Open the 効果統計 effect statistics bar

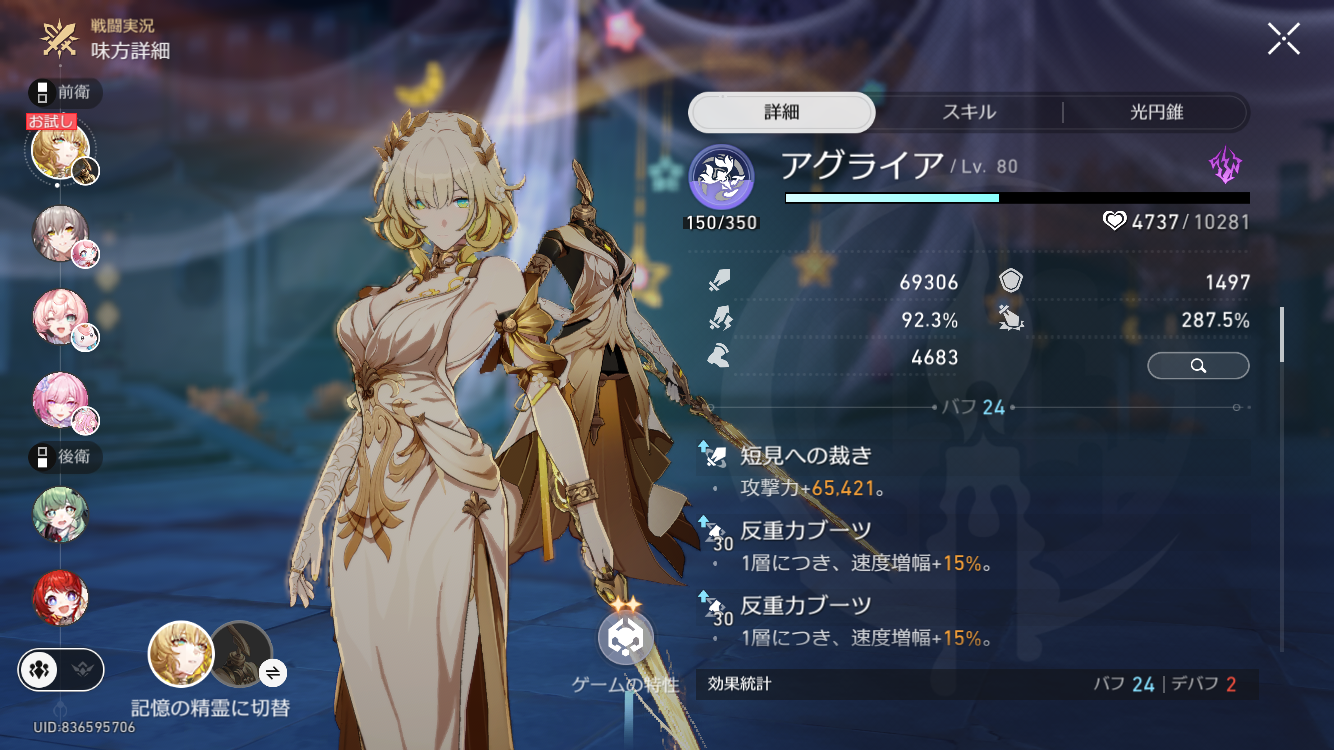[976, 684]
